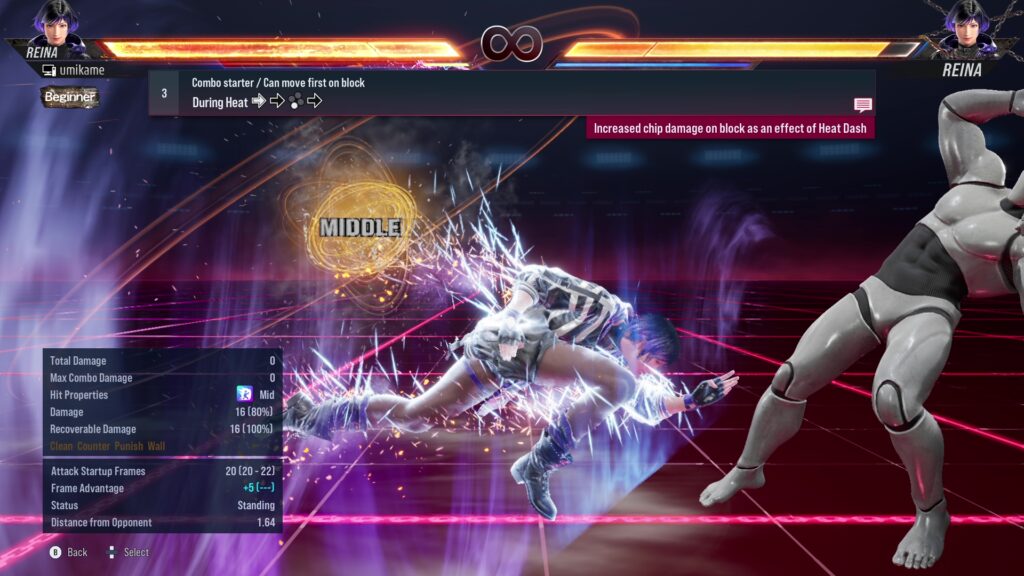Click the Beginner rank badge
The height and width of the screenshot is (576, 1024).
pyautogui.click(x=70, y=97)
